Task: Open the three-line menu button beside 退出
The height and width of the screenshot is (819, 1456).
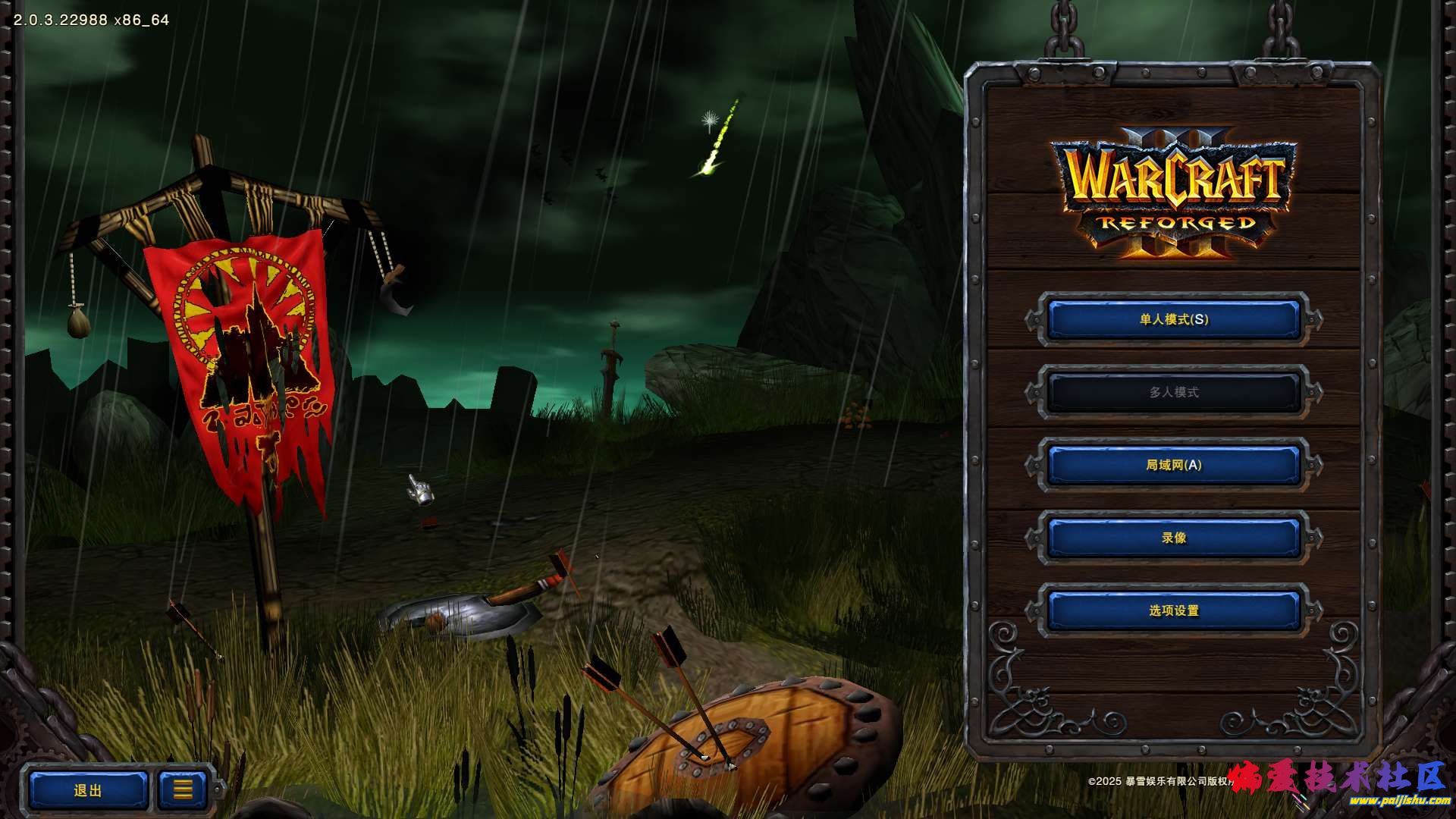Action: pos(182,790)
